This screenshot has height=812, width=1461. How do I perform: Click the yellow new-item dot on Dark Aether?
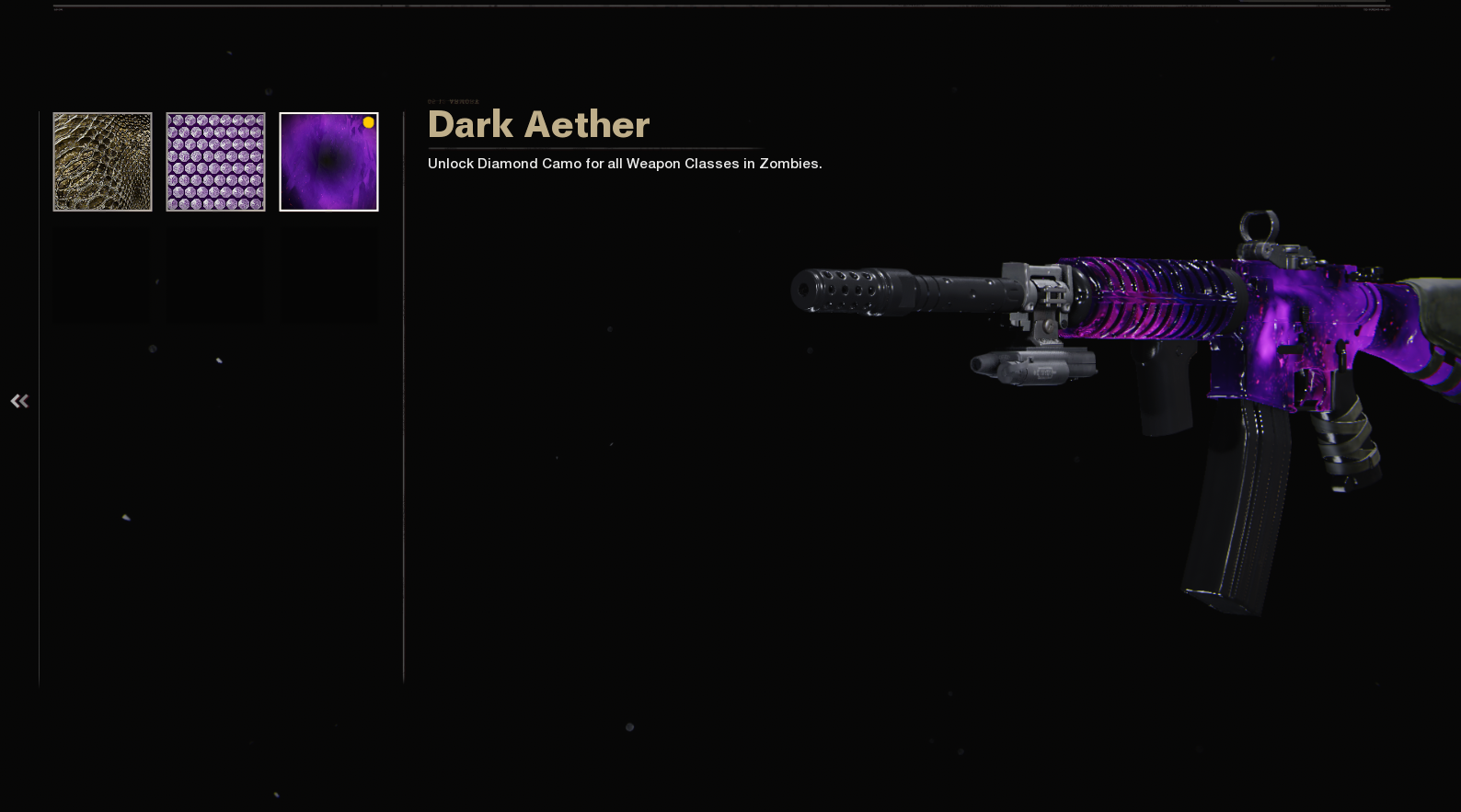(x=368, y=120)
